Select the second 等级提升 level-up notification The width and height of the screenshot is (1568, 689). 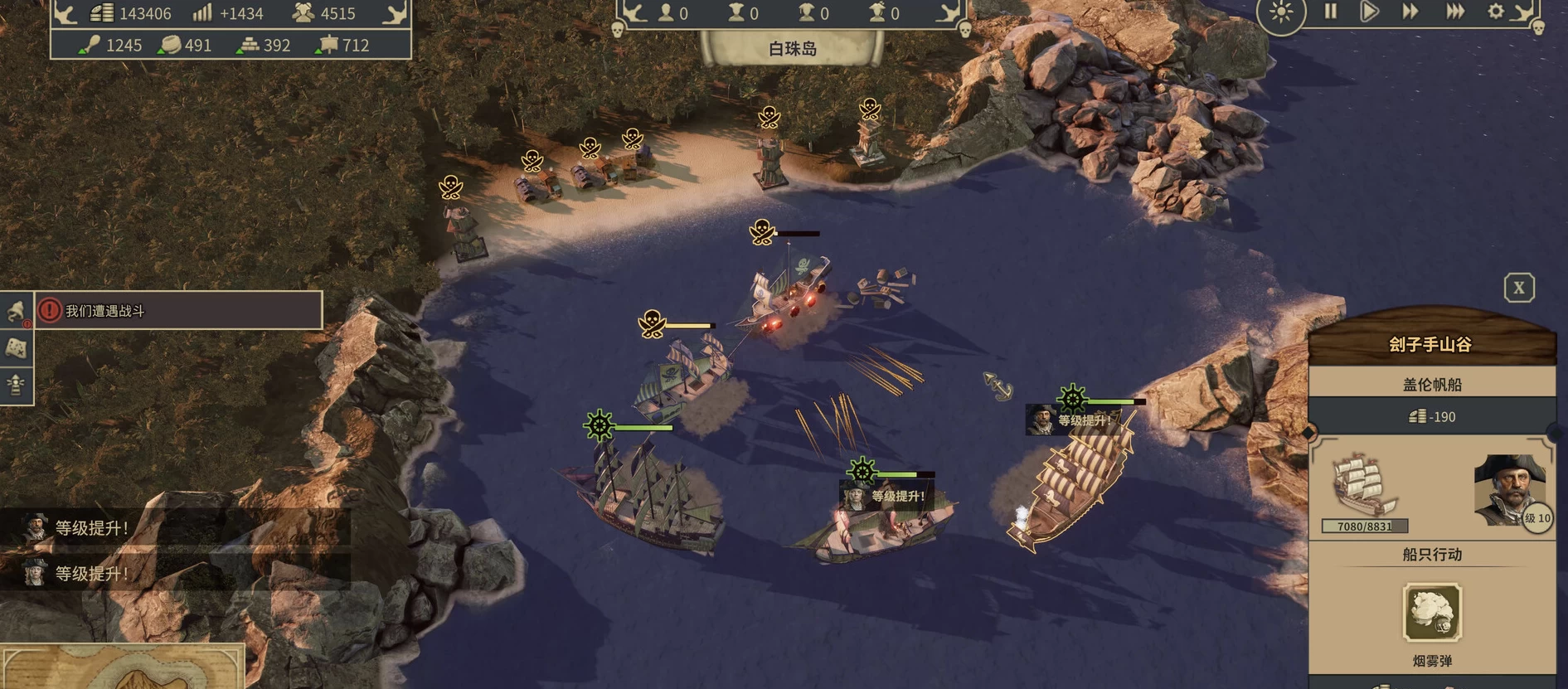91,574
